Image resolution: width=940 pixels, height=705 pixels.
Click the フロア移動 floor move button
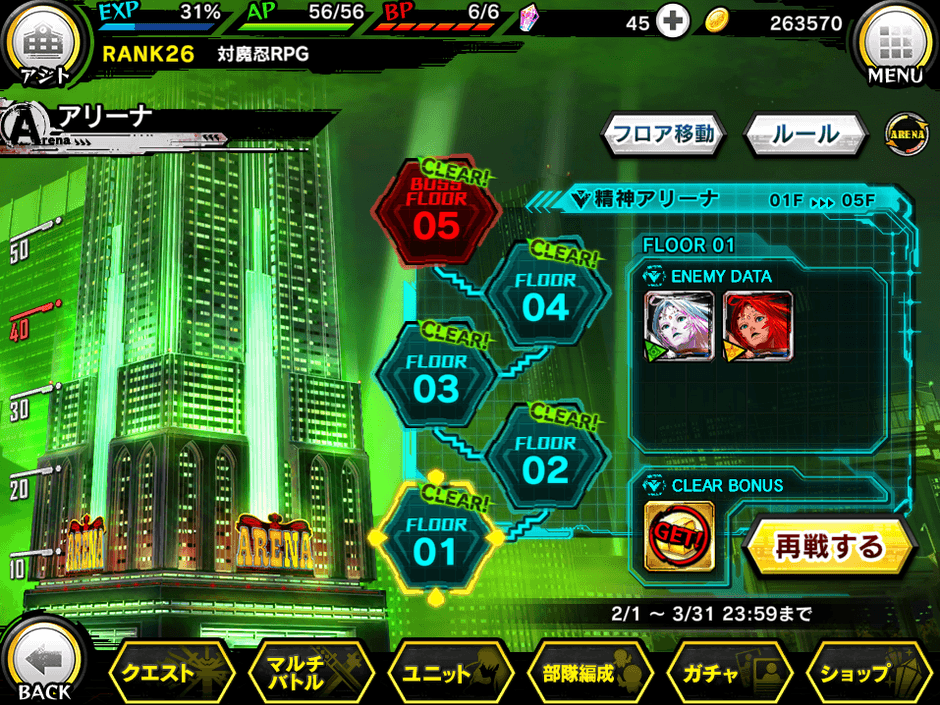click(662, 133)
